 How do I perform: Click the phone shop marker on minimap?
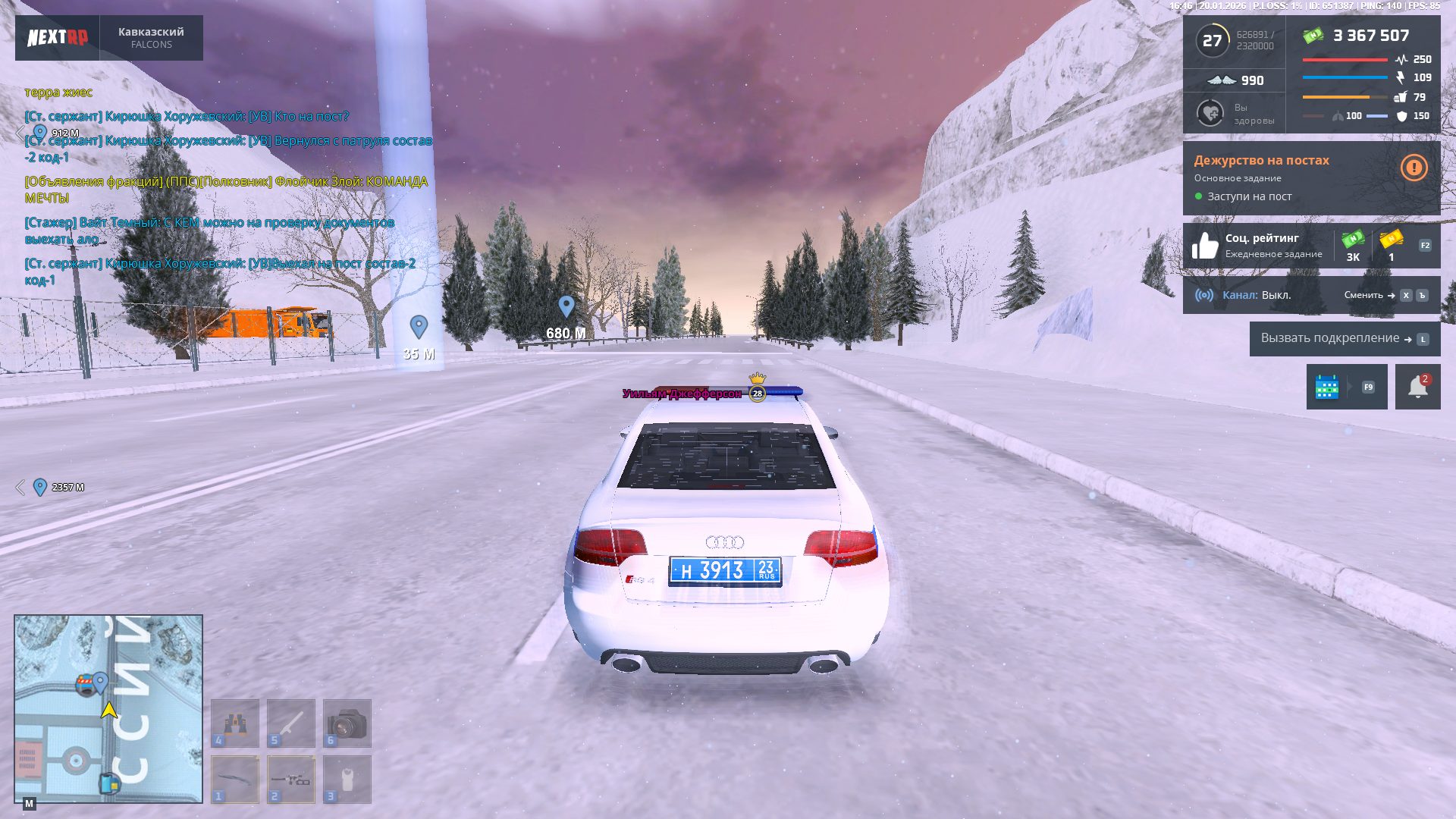pos(110,783)
